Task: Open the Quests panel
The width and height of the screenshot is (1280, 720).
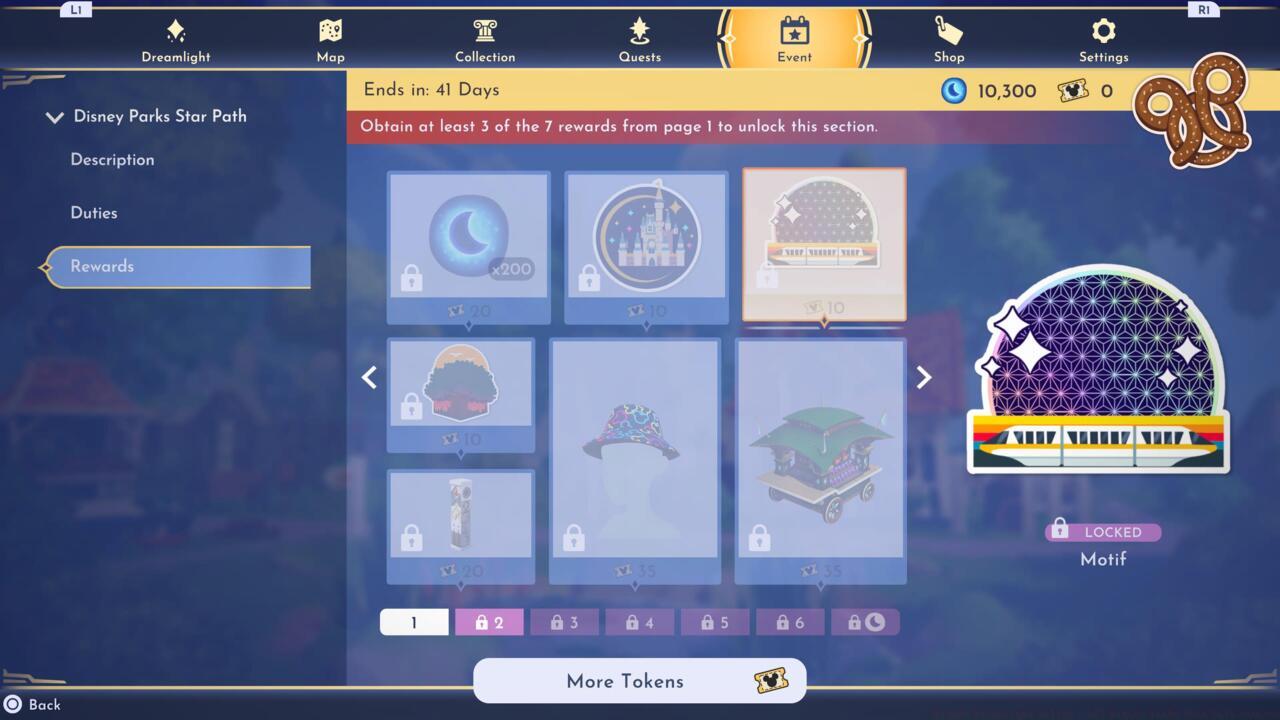Action: 639,38
